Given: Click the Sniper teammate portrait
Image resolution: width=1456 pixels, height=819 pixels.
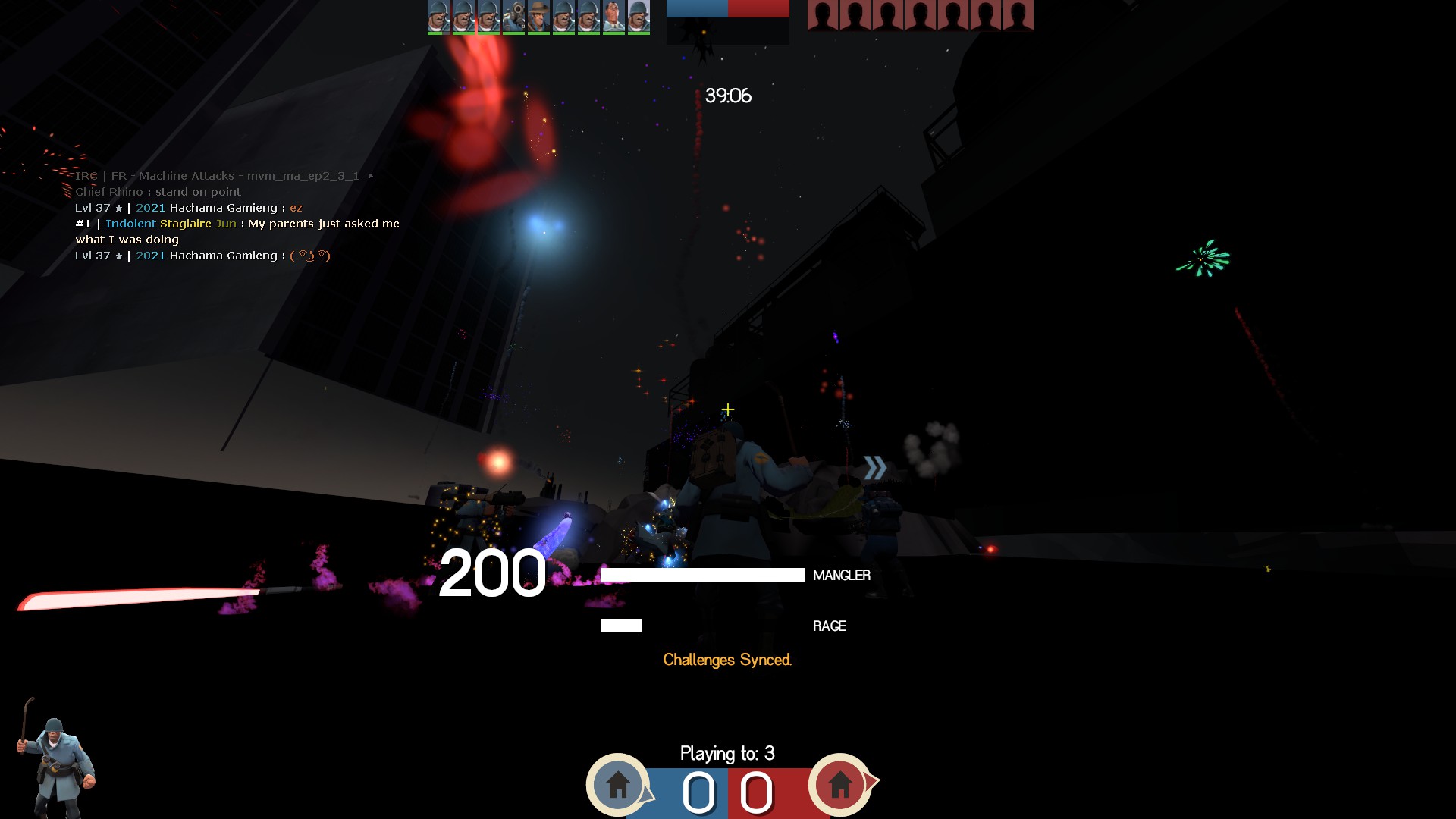Looking at the screenshot, I should (x=538, y=16).
